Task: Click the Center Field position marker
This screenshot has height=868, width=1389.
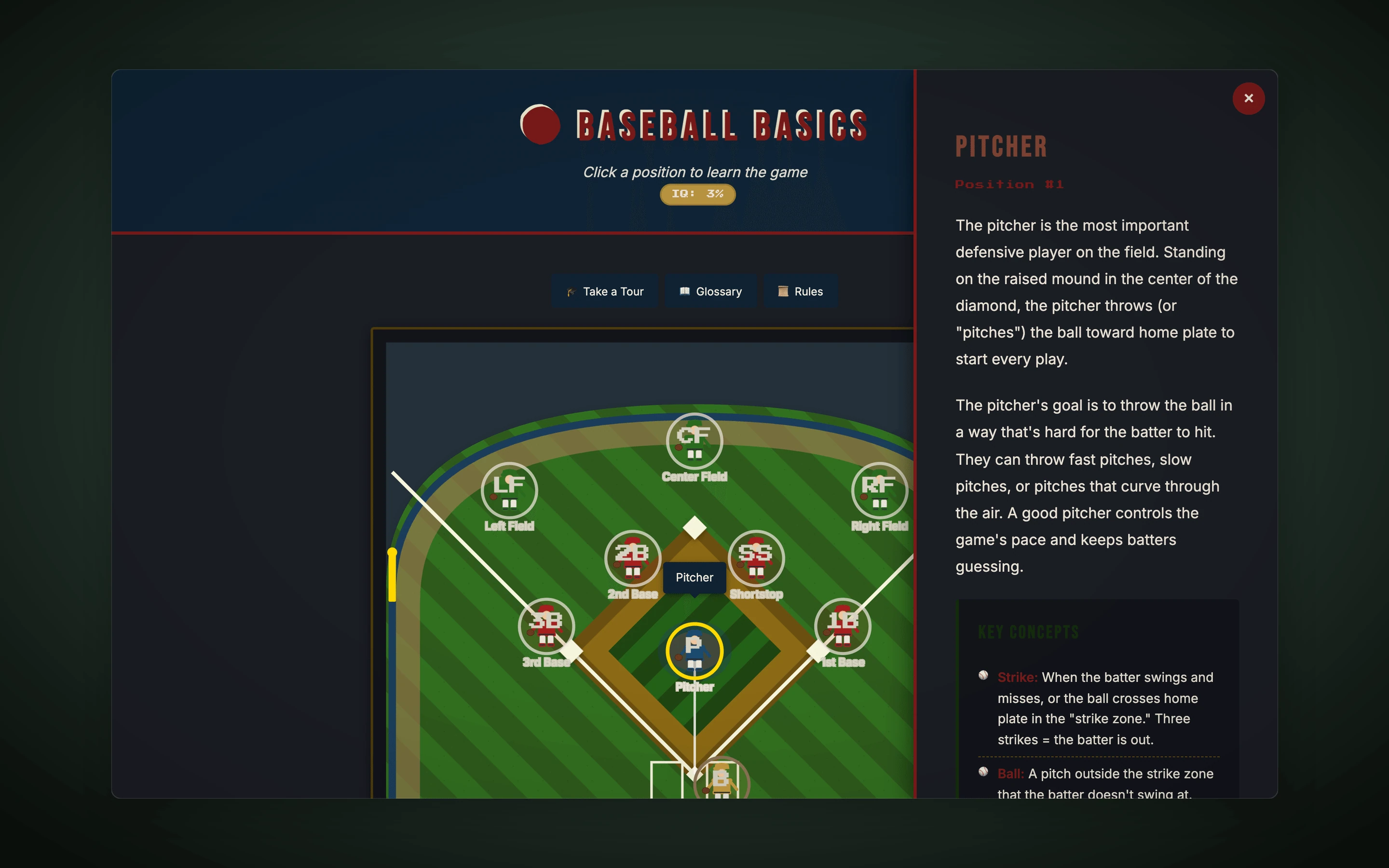Action: pos(694,439)
